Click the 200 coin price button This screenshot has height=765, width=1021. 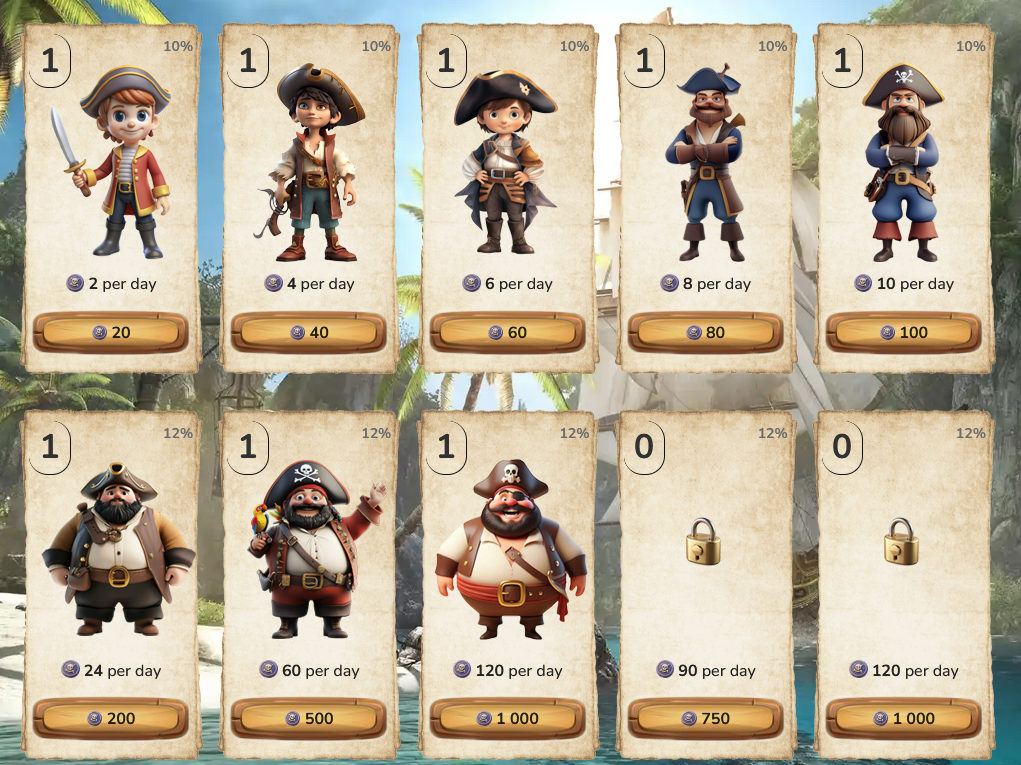click(110, 718)
